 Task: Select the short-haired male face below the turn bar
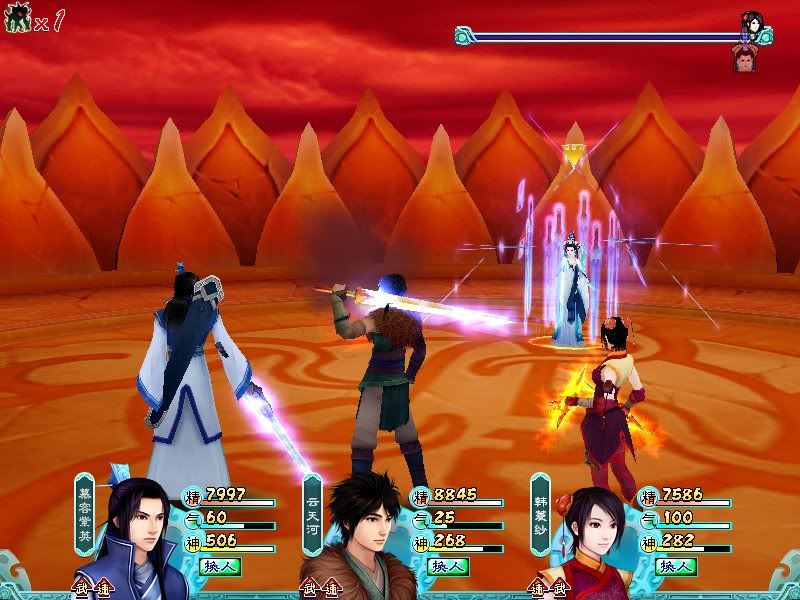745,59
